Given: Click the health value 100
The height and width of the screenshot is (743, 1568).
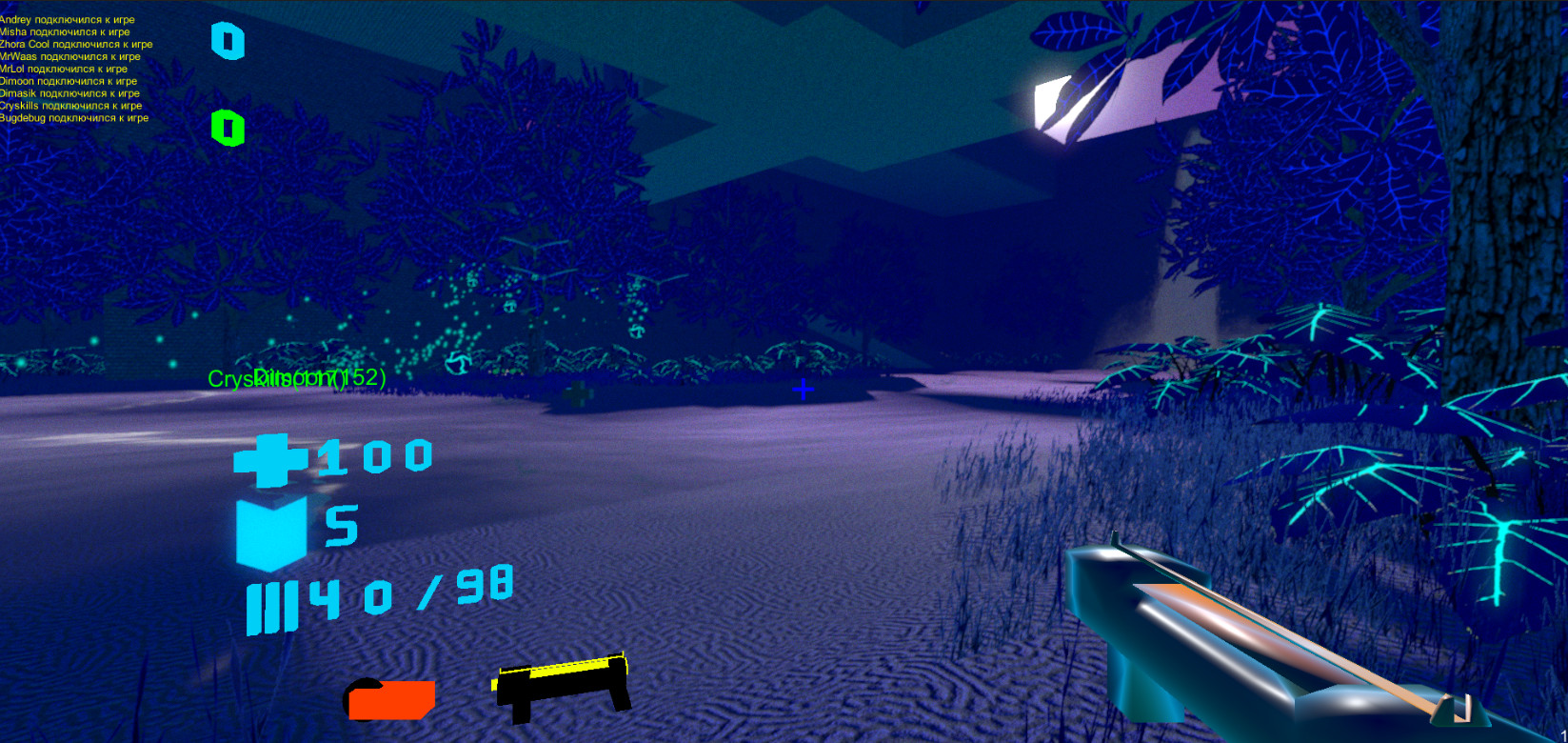Looking at the screenshot, I should (371, 458).
